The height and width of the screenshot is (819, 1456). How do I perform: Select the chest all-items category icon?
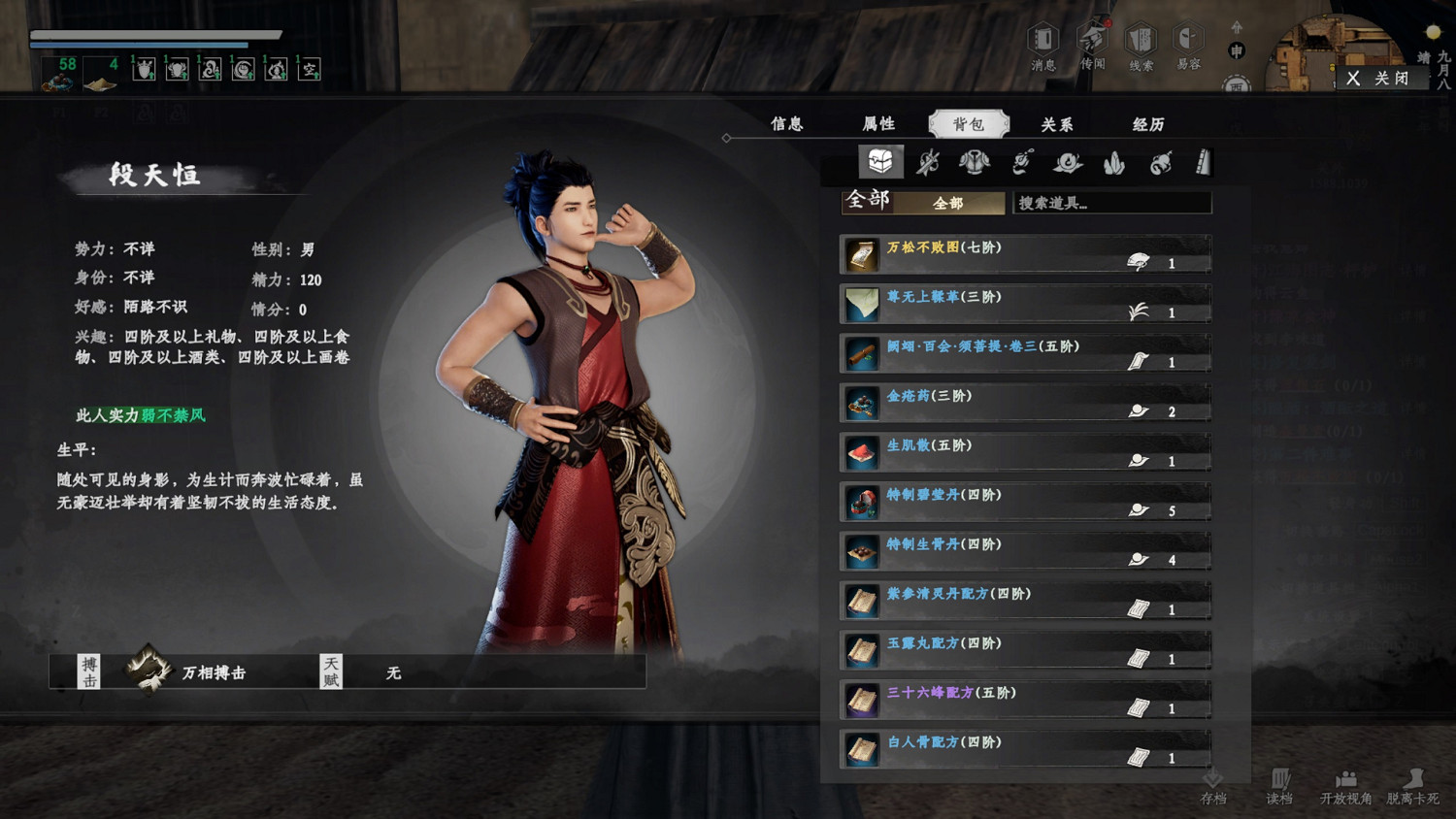880,162
